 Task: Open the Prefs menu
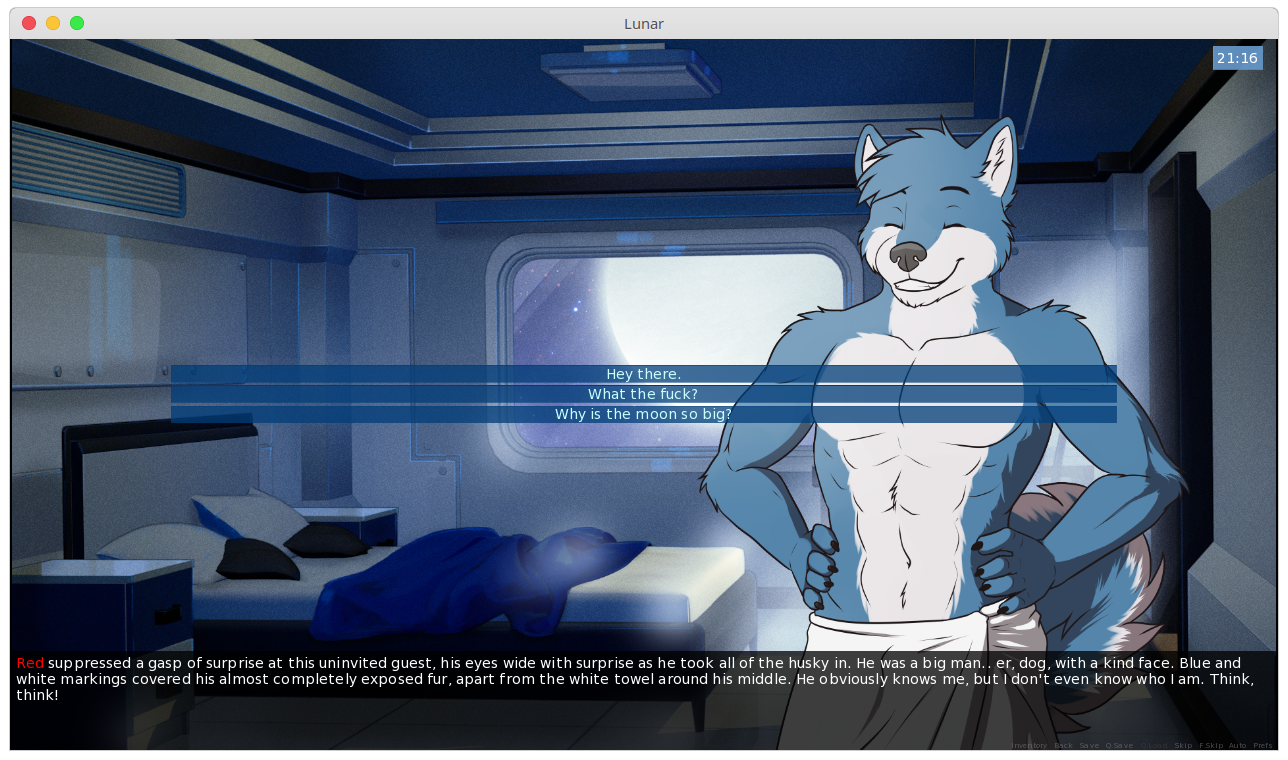[x=1263, y=746]
